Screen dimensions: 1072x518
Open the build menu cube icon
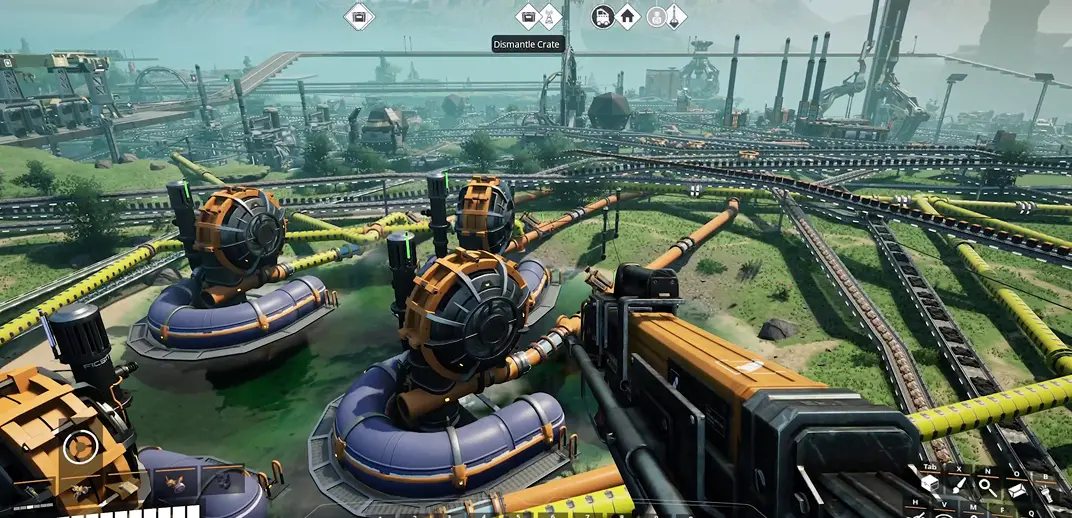pyautogui.click(x=930, y=485)
